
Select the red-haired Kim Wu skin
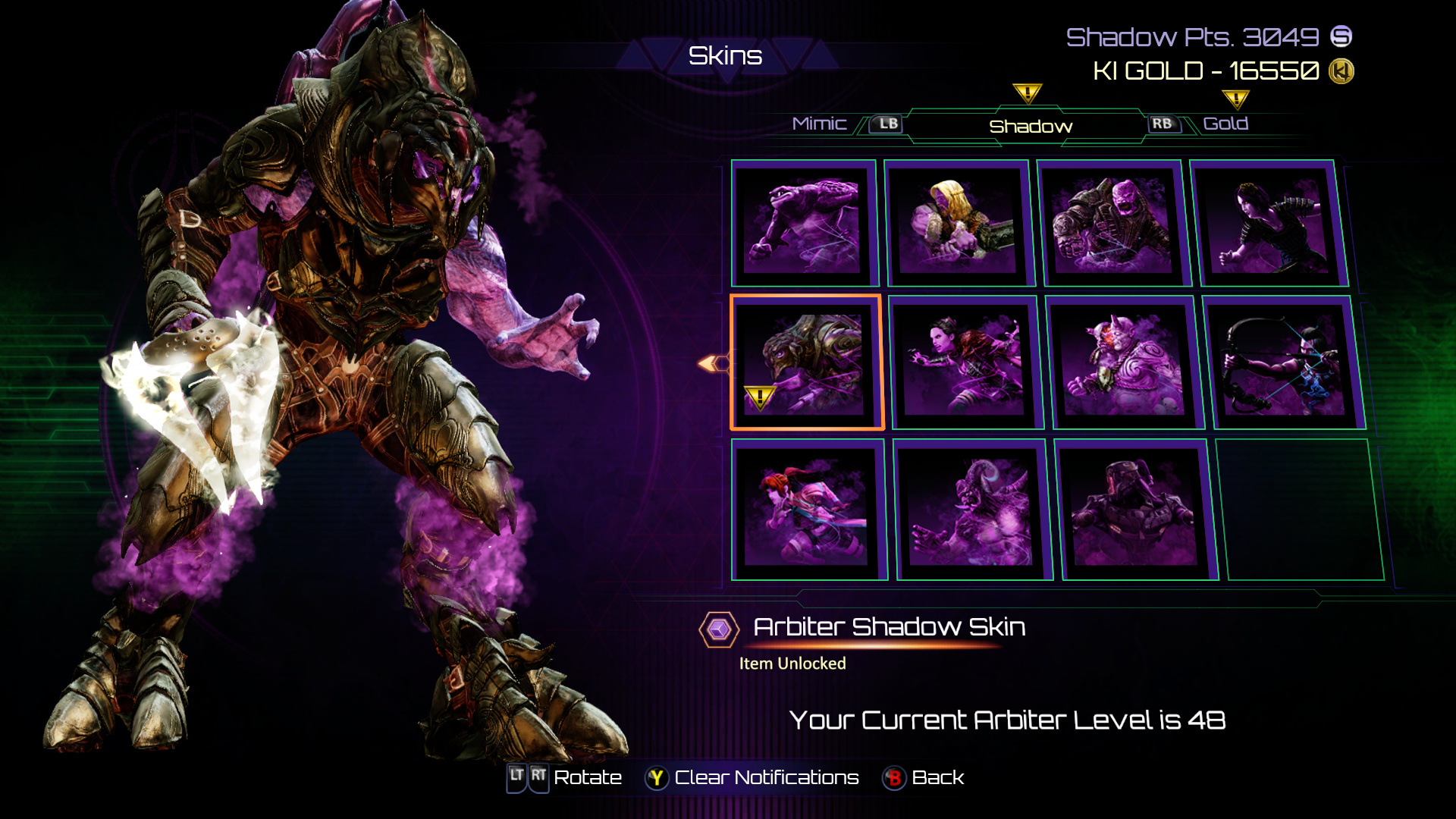pos(808,509)
